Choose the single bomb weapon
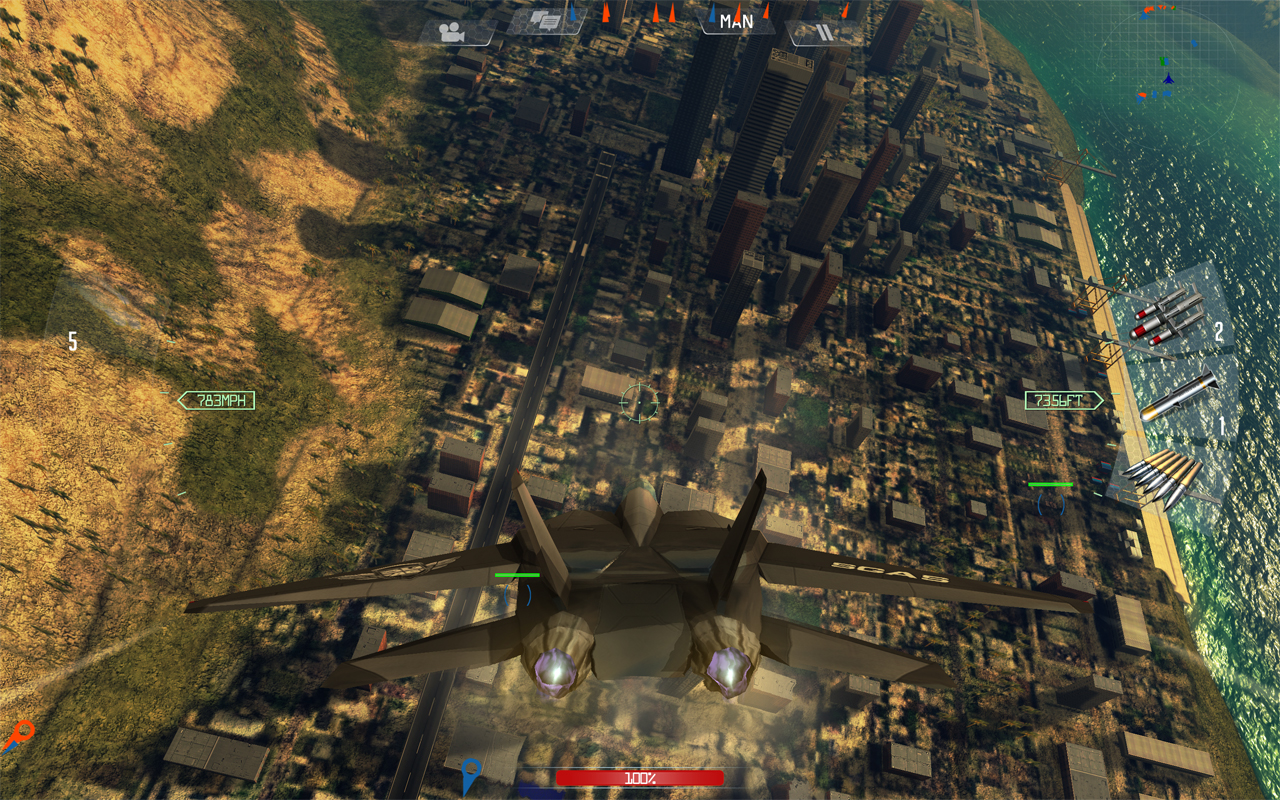1280x800 pixels. click(x=1180, y=397)
